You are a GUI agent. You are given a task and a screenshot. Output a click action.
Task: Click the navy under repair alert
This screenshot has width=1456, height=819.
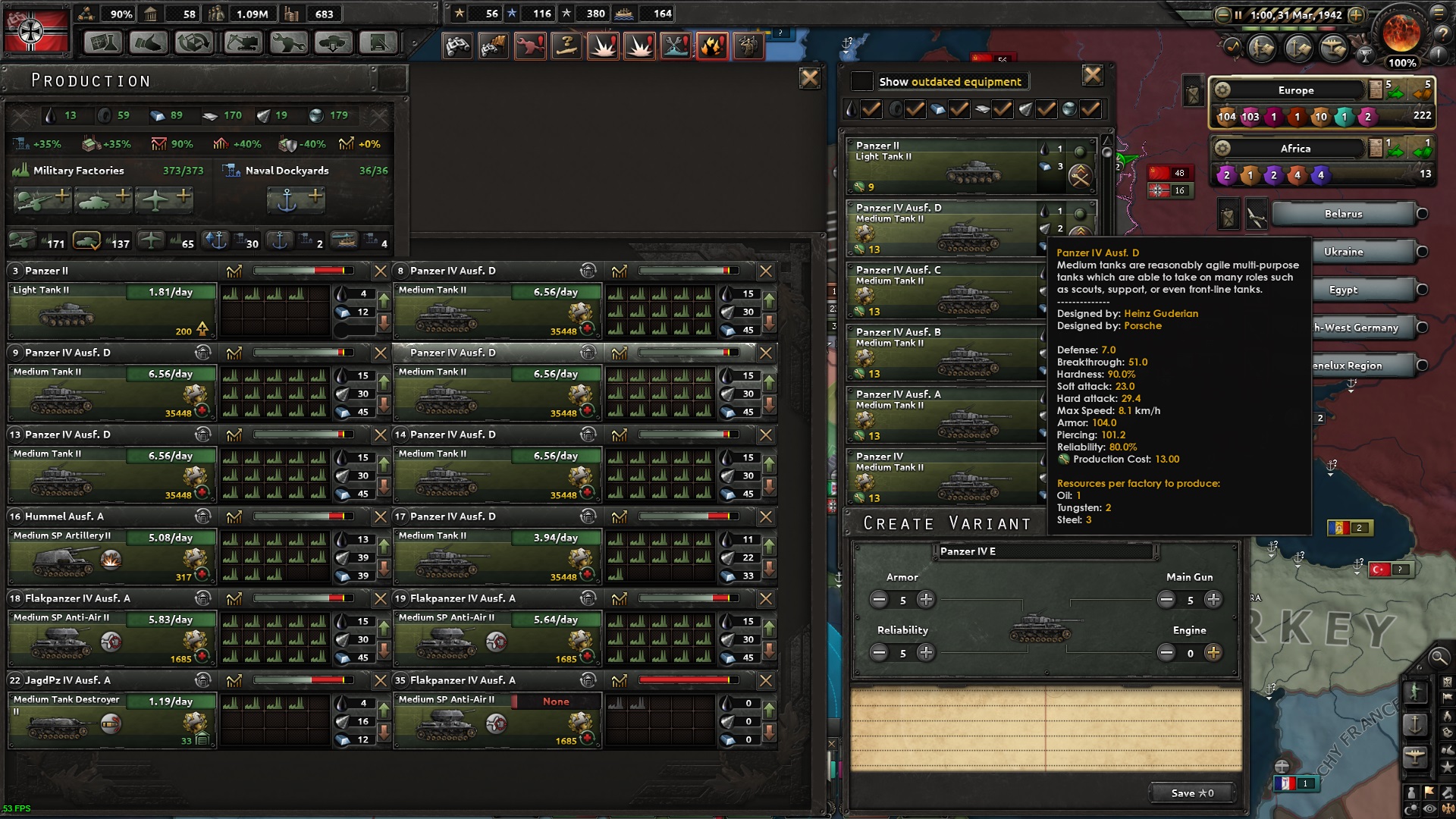[676, 45]
